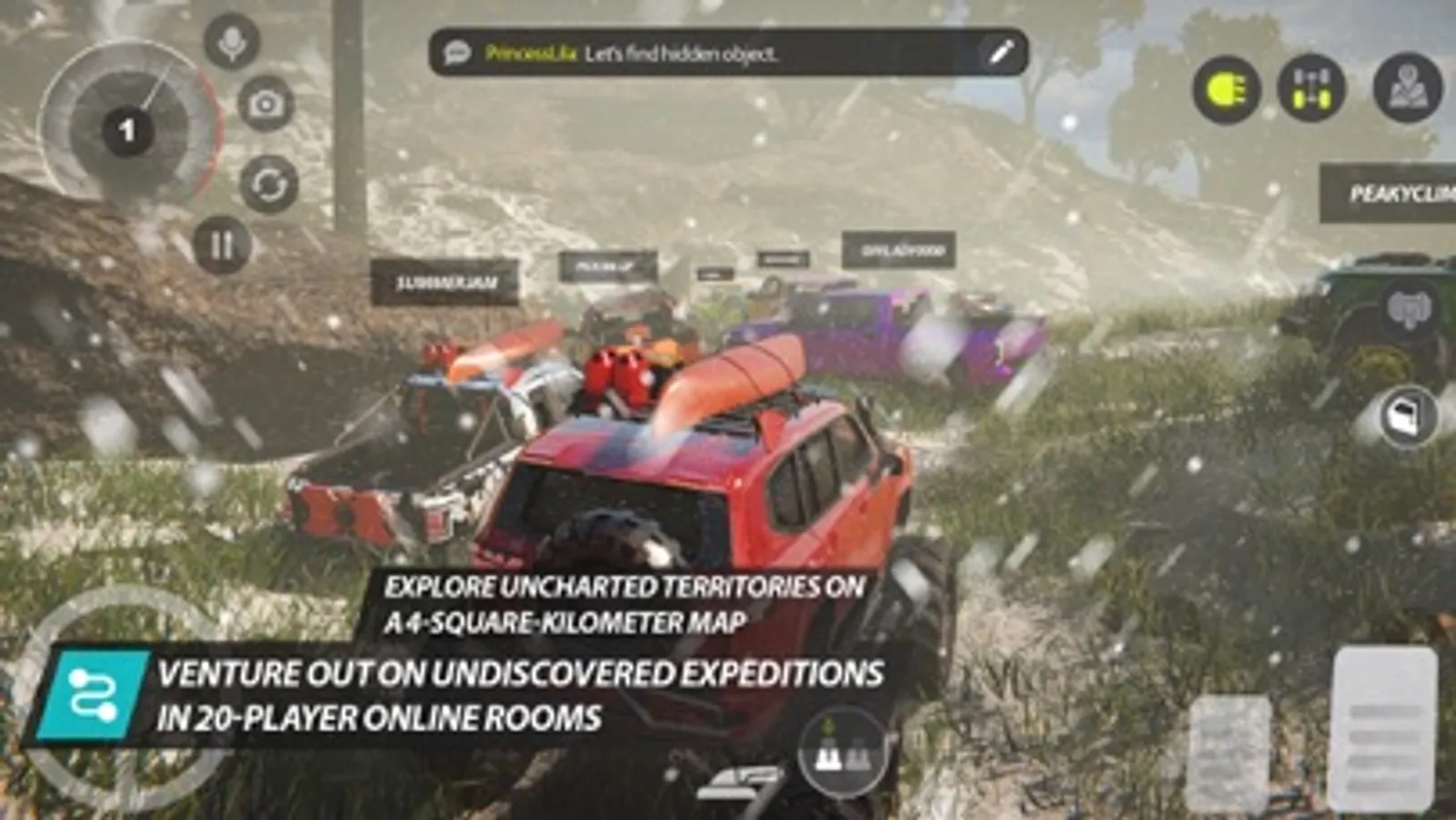Click the pencil edit button in the chat bar
This screenshot has width=1456, height=820.
(1002, 53)
